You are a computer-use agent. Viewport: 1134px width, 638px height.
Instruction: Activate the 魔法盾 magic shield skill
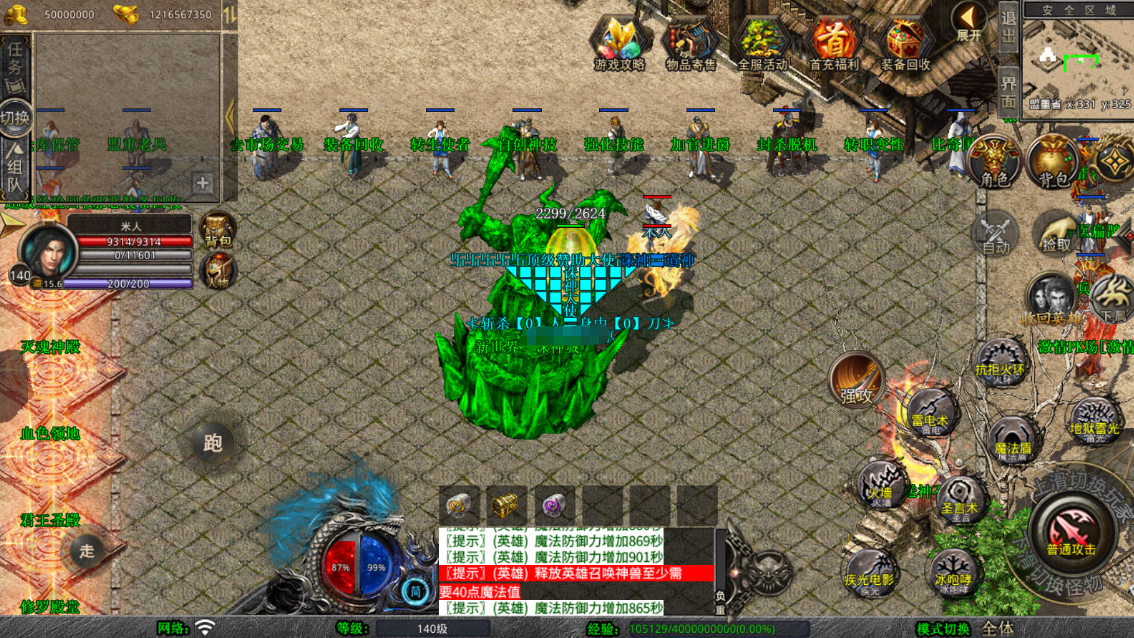1012,441
